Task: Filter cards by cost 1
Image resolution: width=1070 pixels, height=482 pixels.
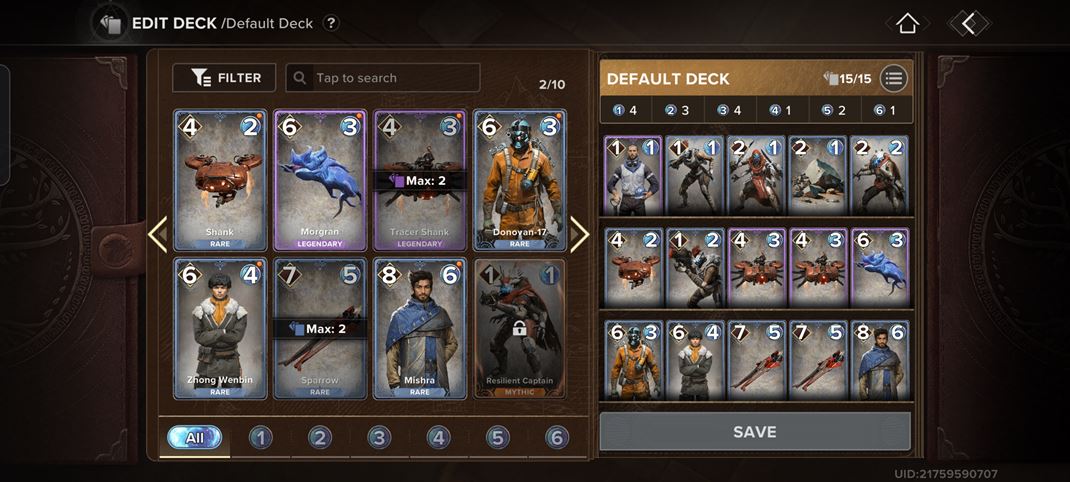Action: tap(261, 437)
